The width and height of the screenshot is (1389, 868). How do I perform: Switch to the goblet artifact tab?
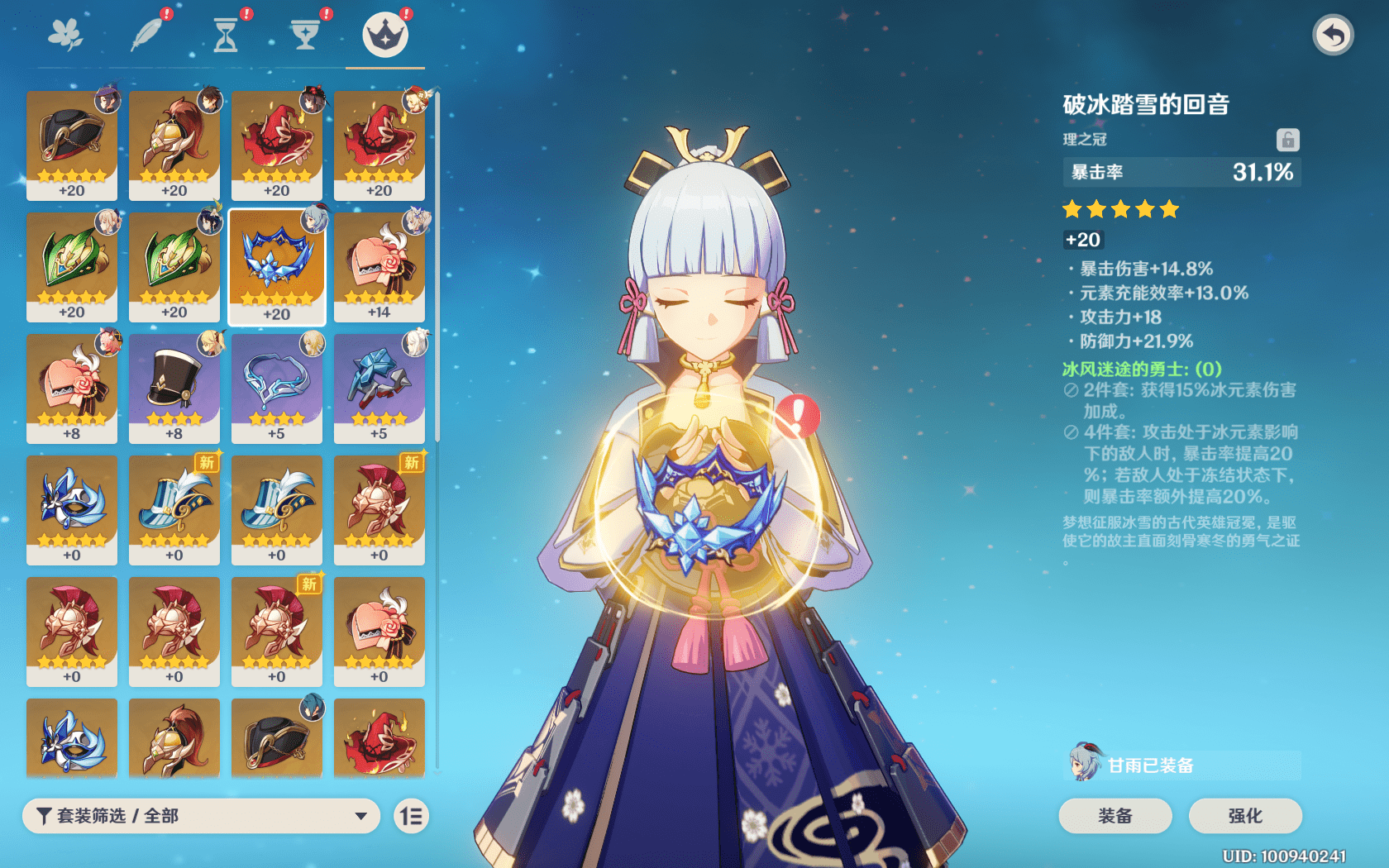point(305,36)
